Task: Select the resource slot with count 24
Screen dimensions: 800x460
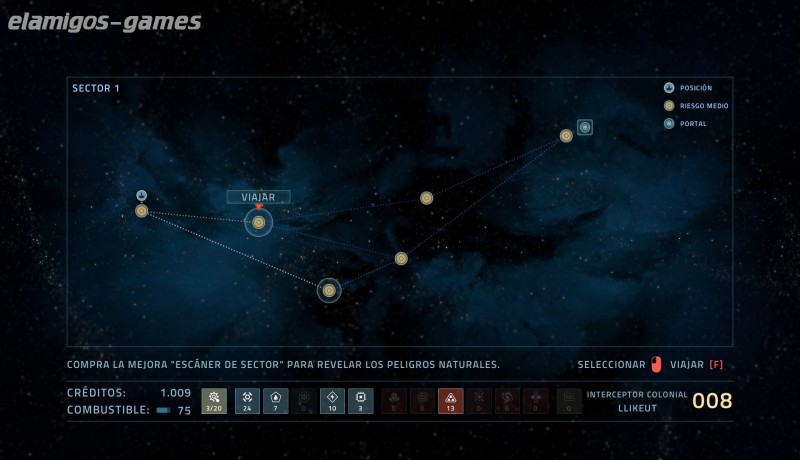Action: pos(247,401)
